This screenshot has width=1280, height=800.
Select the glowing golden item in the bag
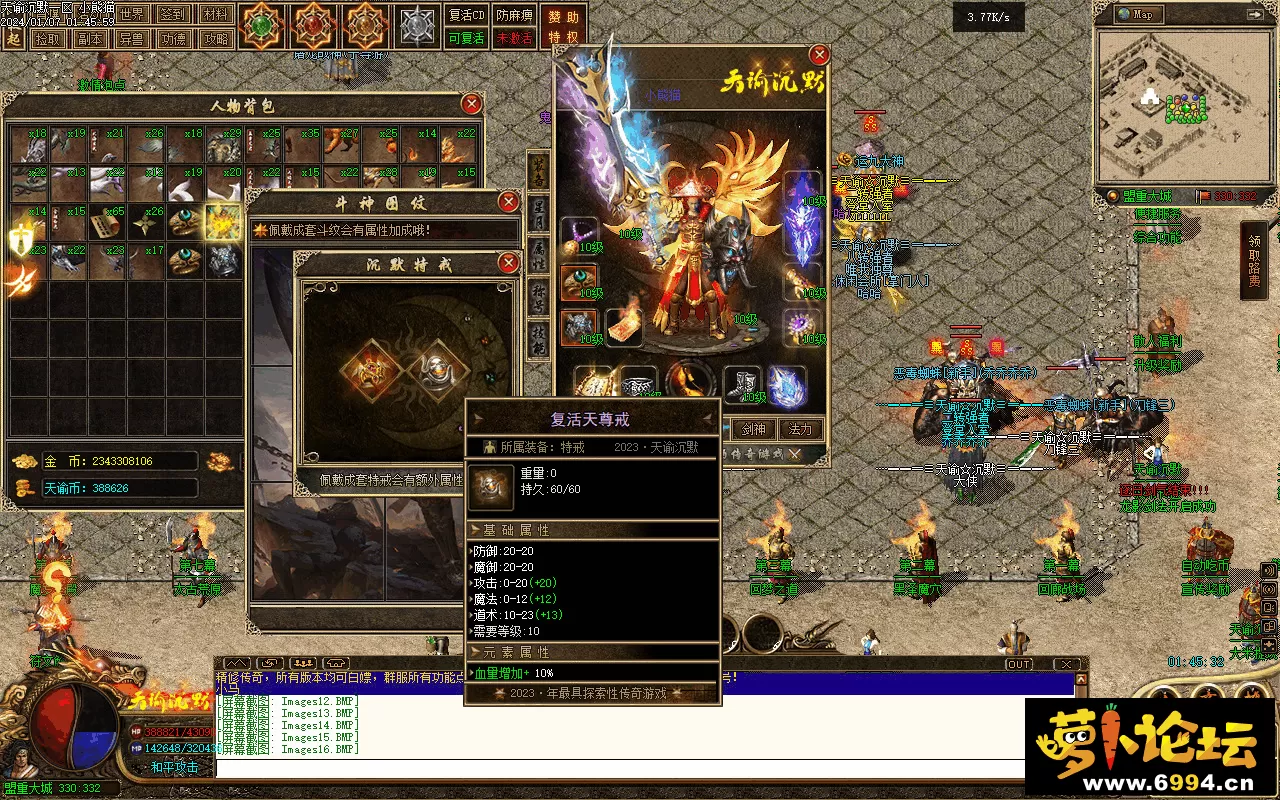coord(223,222)
